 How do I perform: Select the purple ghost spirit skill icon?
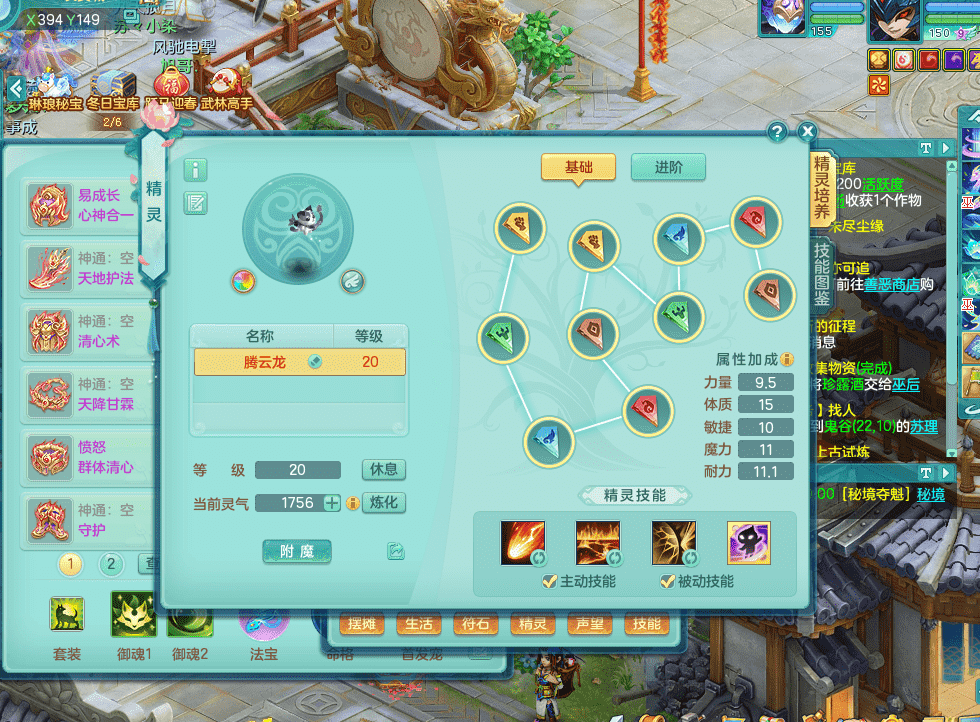(x=748, y=543)
